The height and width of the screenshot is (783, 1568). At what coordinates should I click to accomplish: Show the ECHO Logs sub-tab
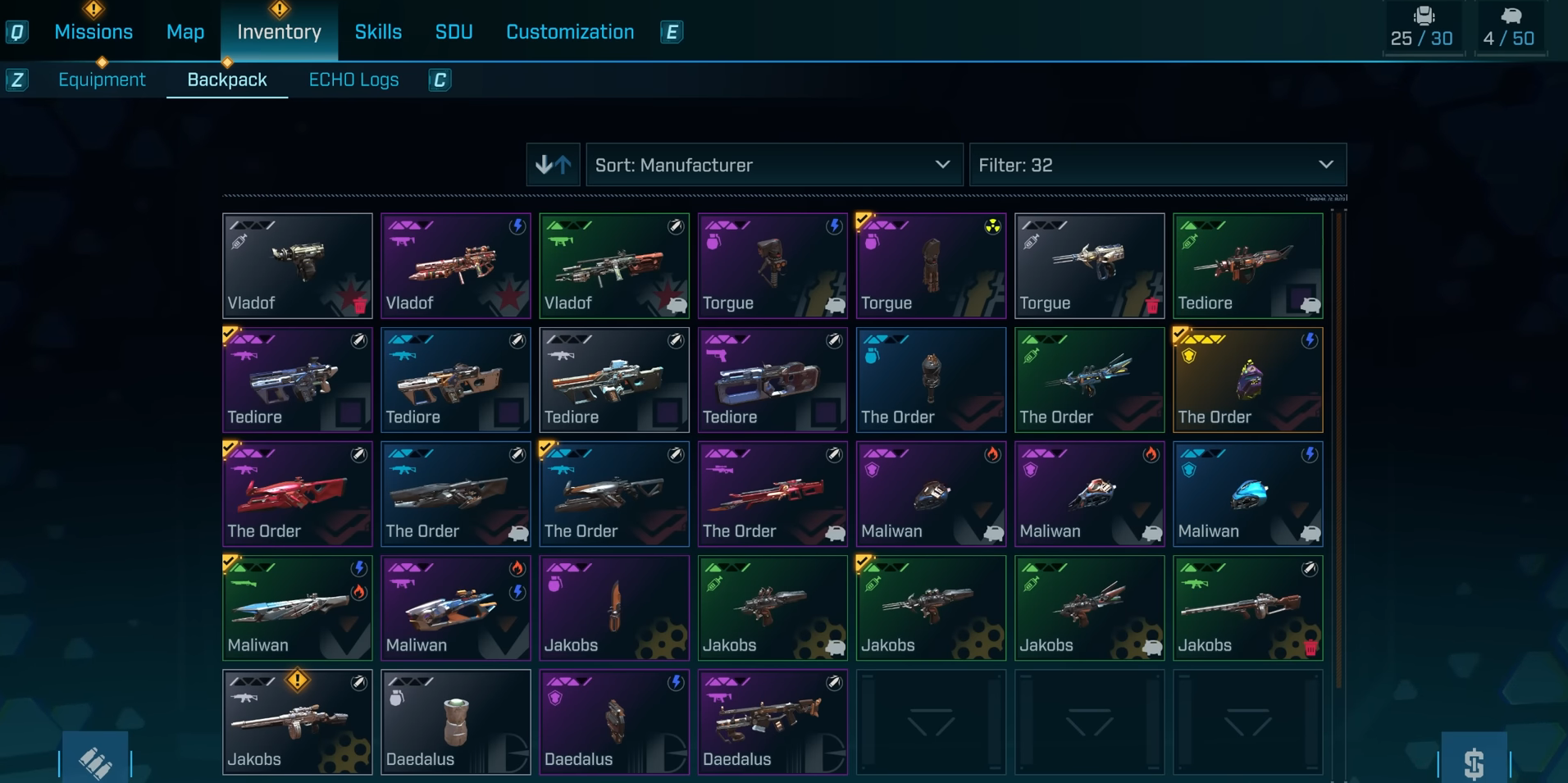click(353, 80)
